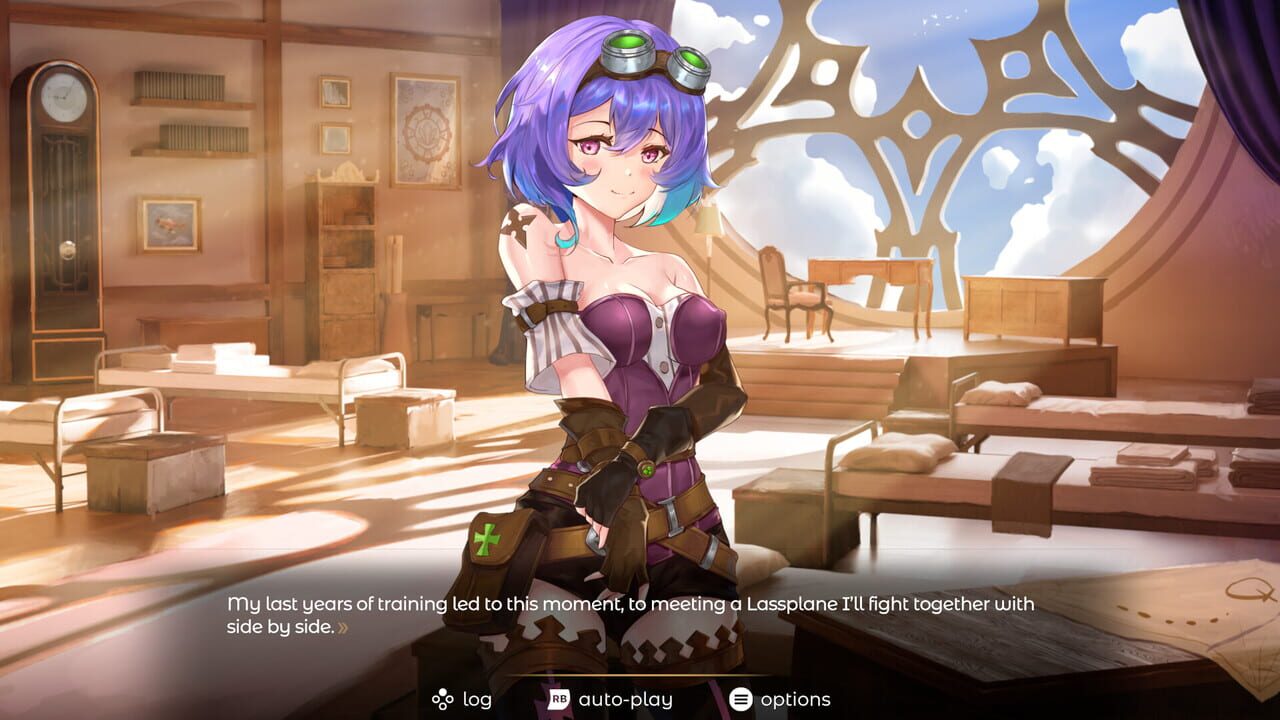Open the options menu via the hamburger icon

pyautogui.click(x=740, y=697)
